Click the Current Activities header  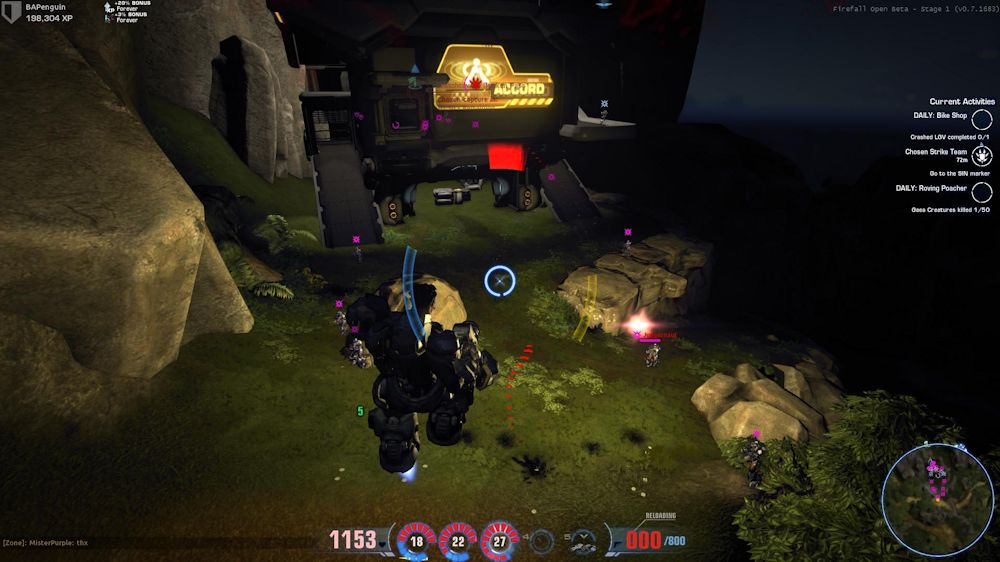[962, 101]
